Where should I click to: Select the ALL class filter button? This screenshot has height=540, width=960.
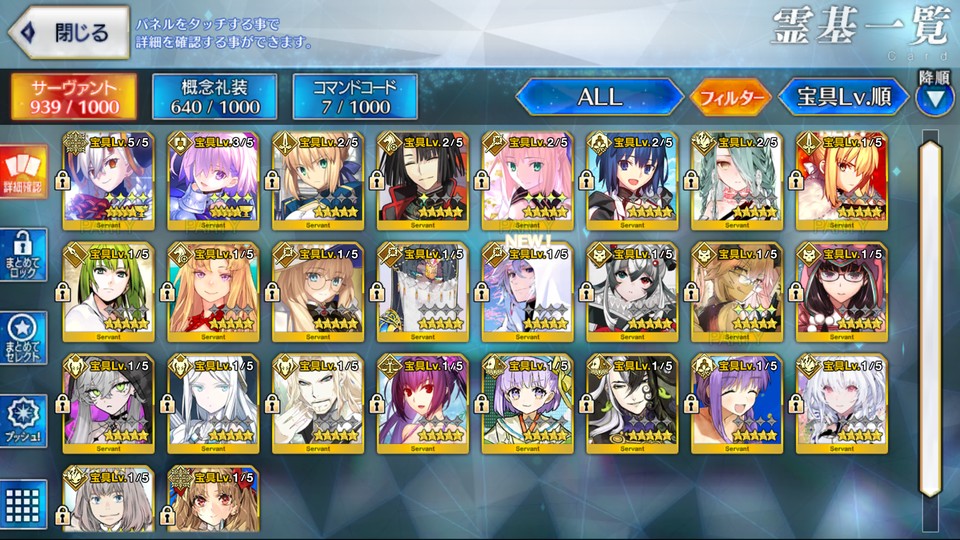click(x=599, y=97)
